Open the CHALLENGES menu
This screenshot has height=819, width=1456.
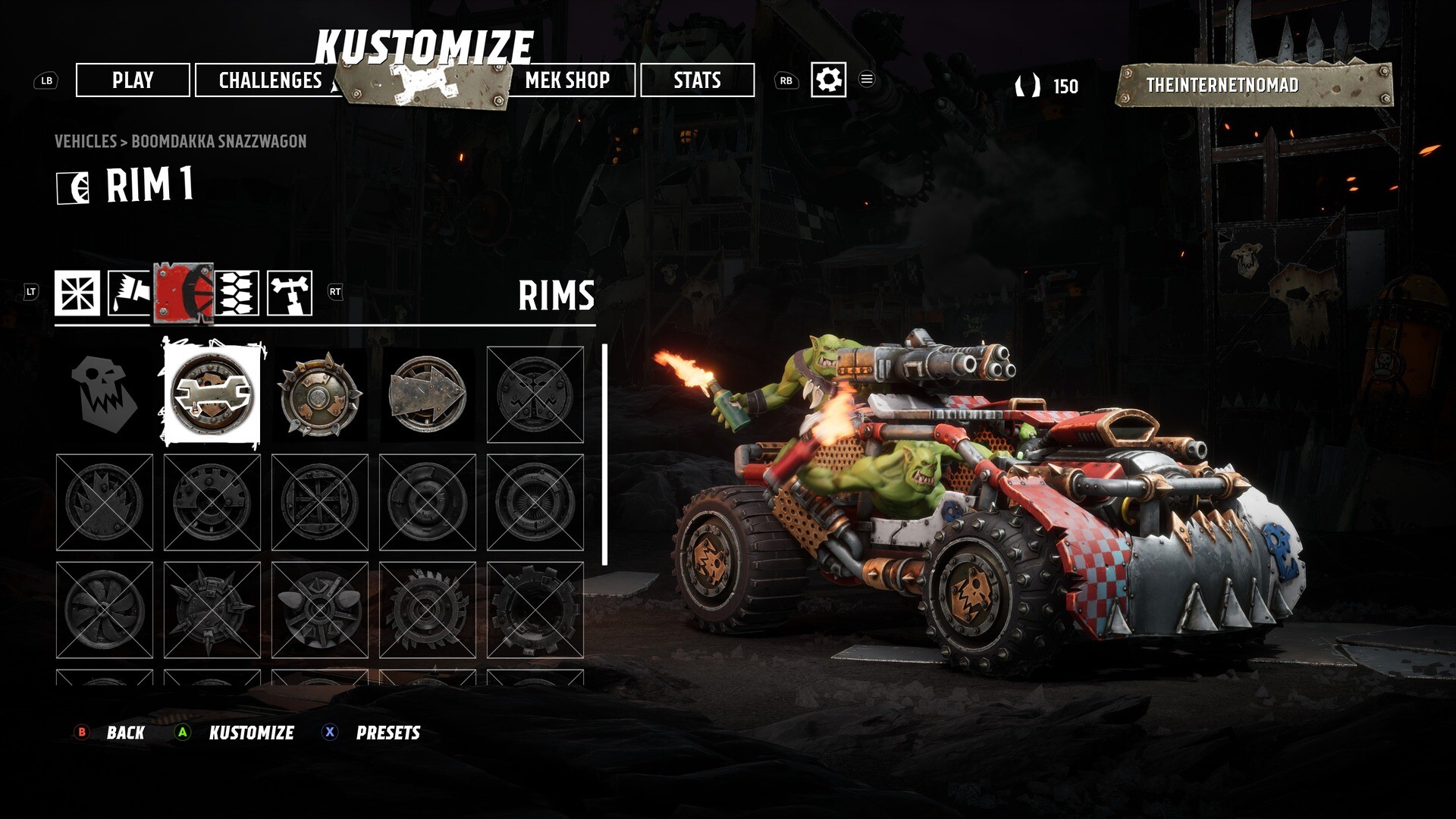click(269, 81)
